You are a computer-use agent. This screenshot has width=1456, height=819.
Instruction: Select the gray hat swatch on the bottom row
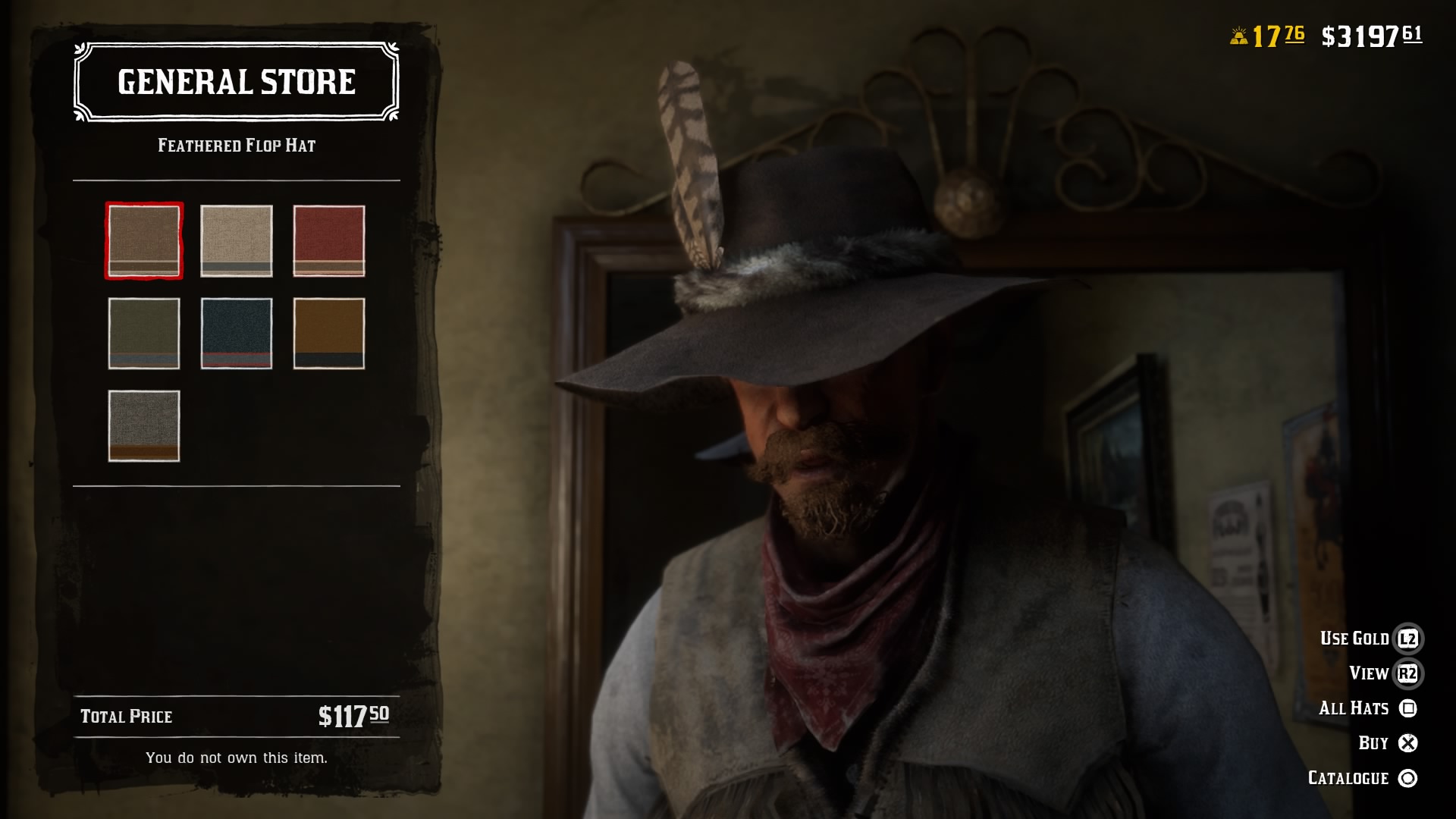pyautogui.click(x=143, y=425)
